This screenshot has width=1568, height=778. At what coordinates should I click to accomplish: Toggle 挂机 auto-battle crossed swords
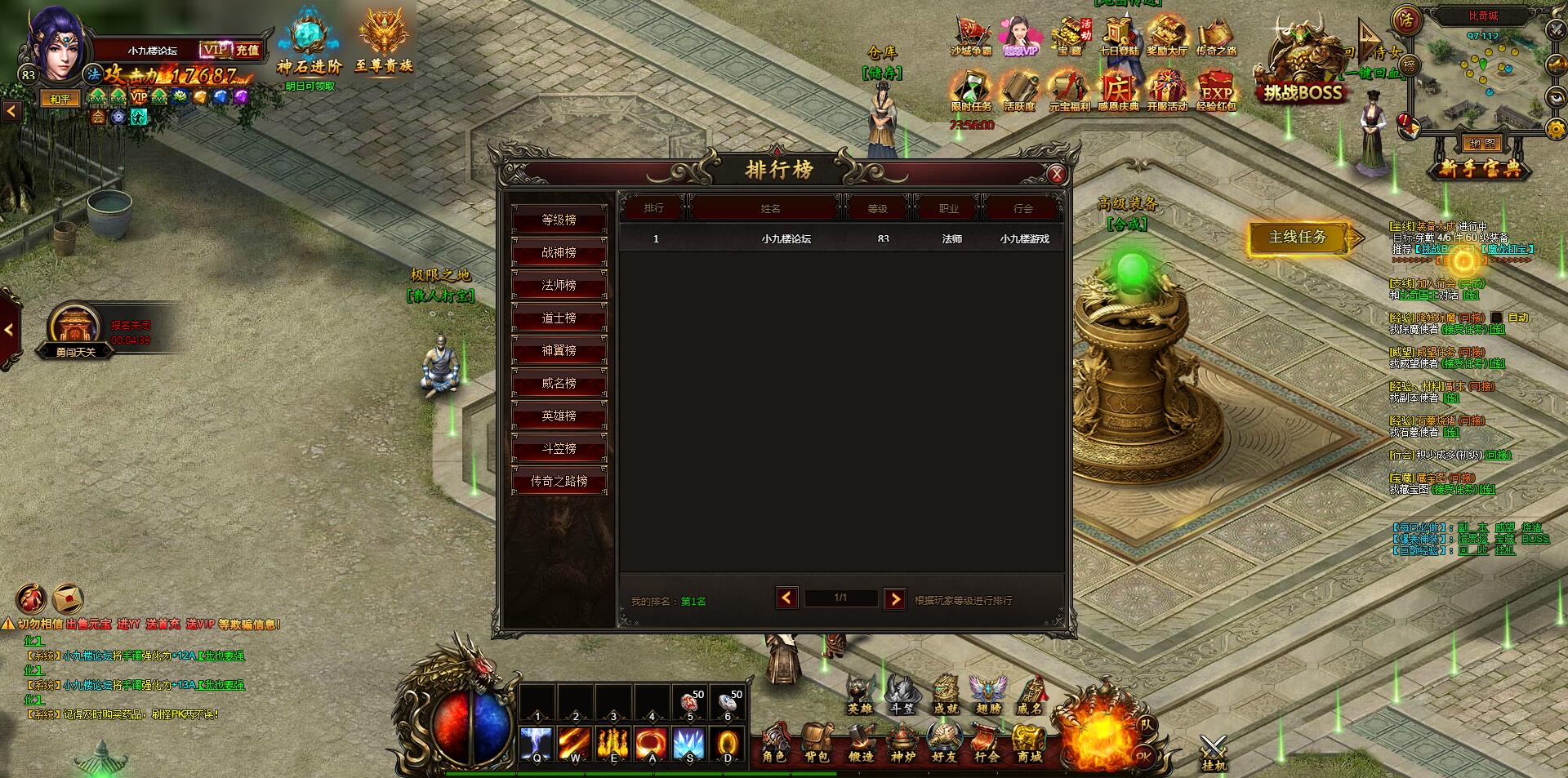click(x=1214, y=751)
